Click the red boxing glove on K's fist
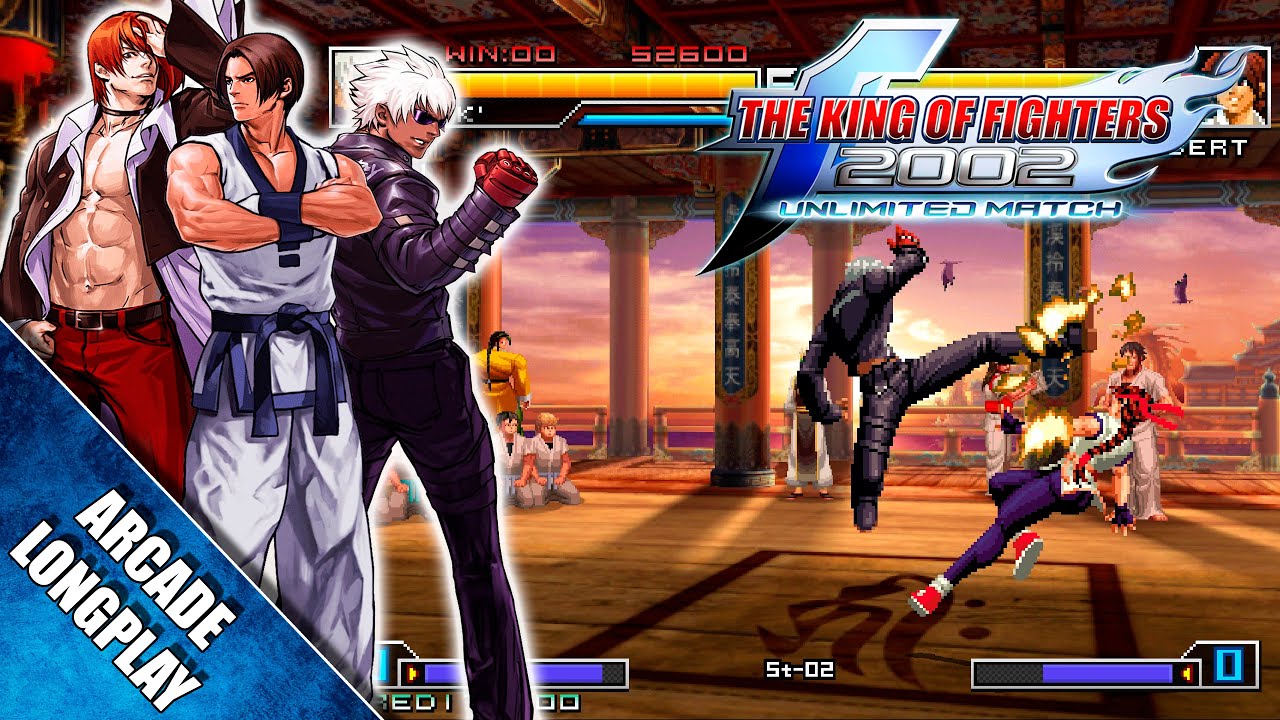The height and width of the screenshot is (720, 1280). point(501,175)
